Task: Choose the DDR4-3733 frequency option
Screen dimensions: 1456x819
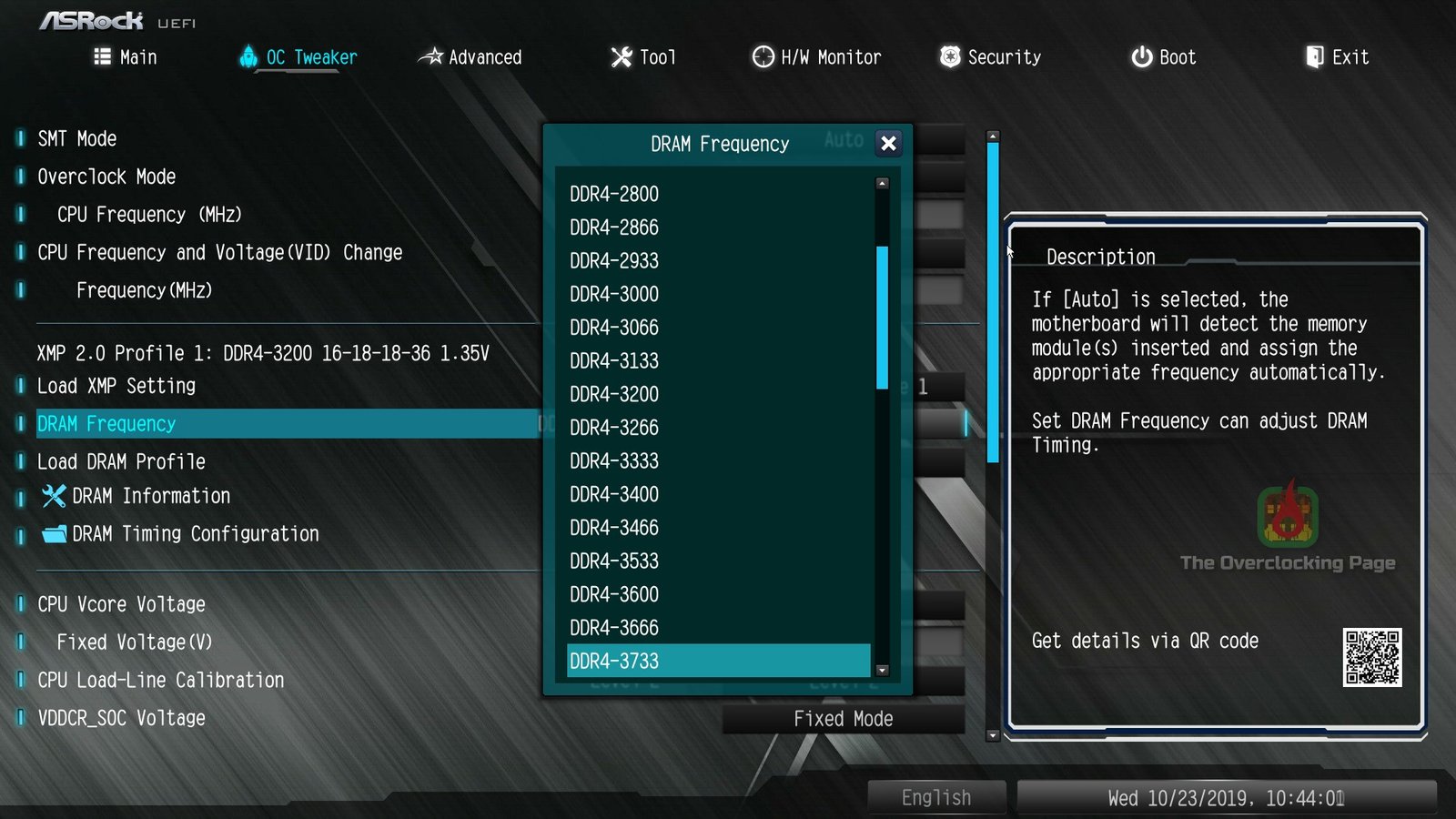Action: 613,661
